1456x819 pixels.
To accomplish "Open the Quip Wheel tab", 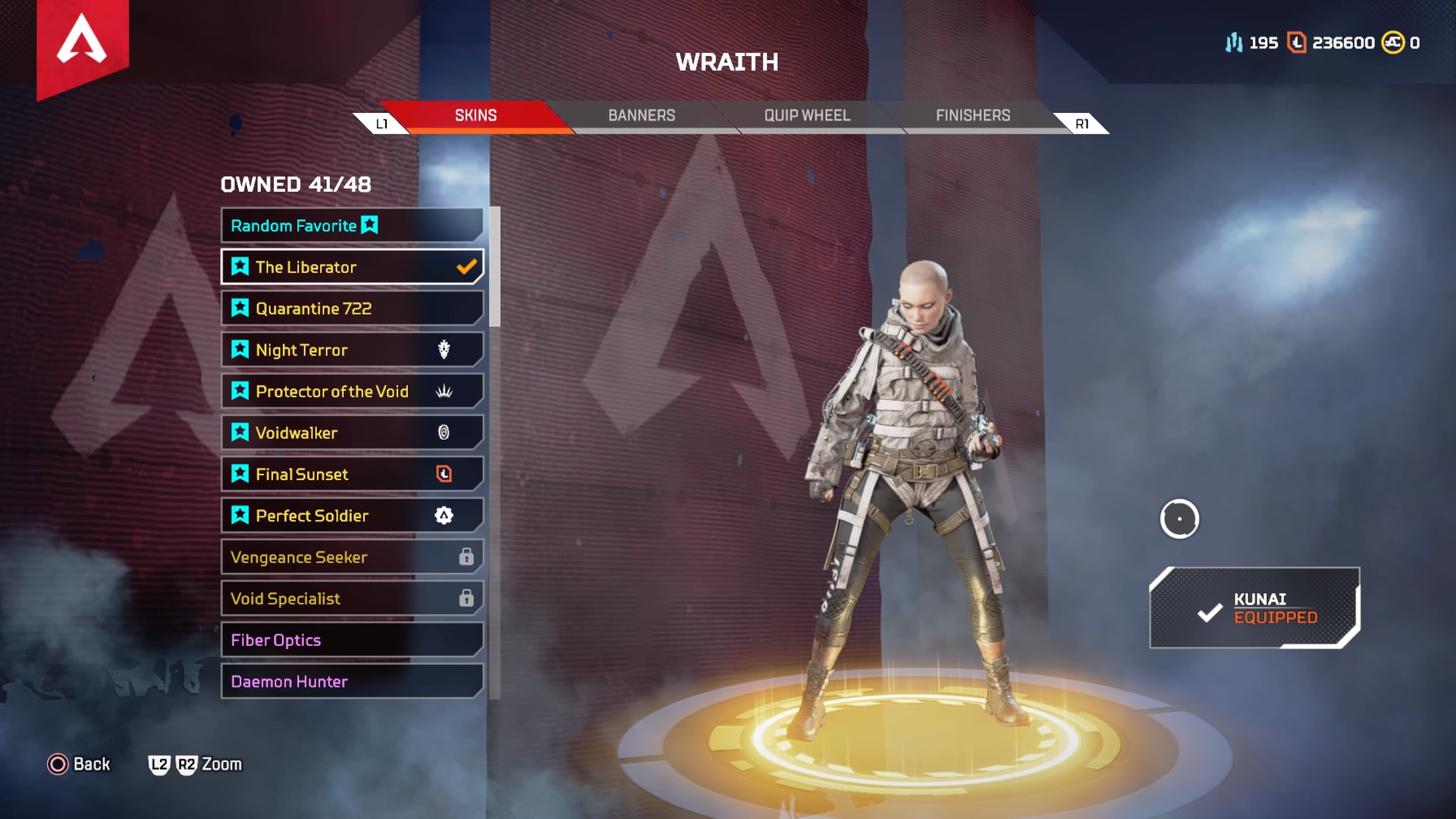I will pos(807,115).
